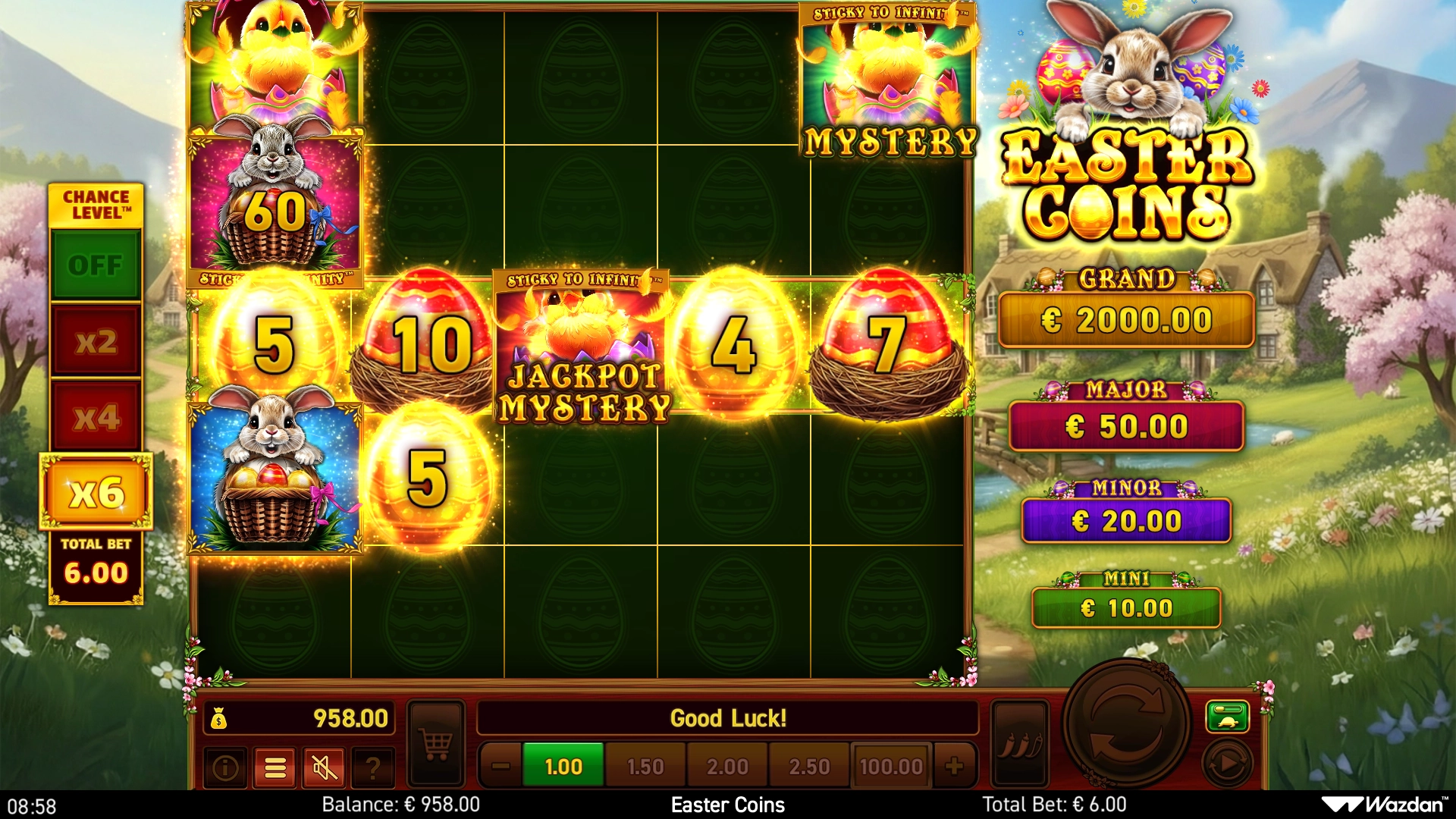Turn Chance Level off
Viewport: 1456px width, 819px height.
click(x=96, y=265)
